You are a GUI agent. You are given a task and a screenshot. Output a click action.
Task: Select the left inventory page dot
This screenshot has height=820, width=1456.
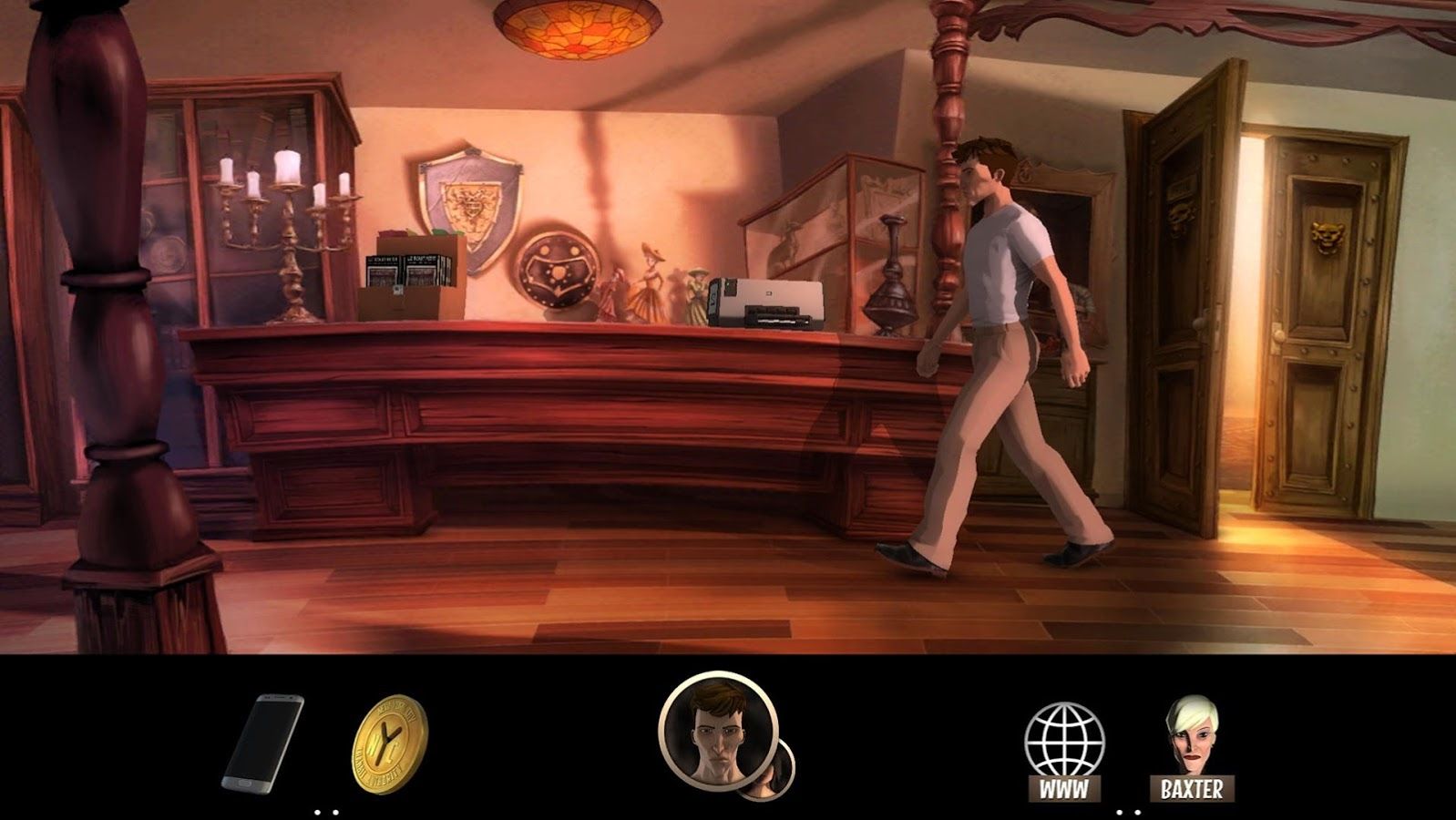[317, 813]
